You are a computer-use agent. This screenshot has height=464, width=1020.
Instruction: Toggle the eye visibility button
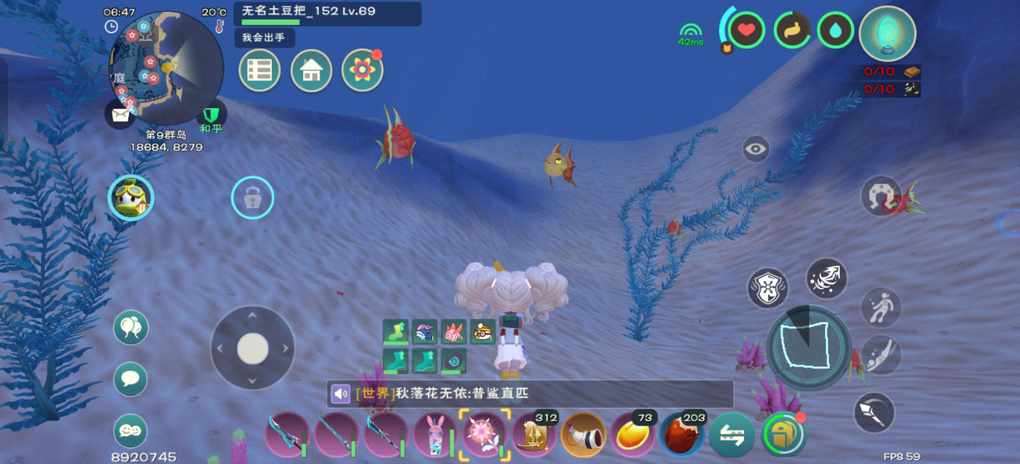[756, 150]
